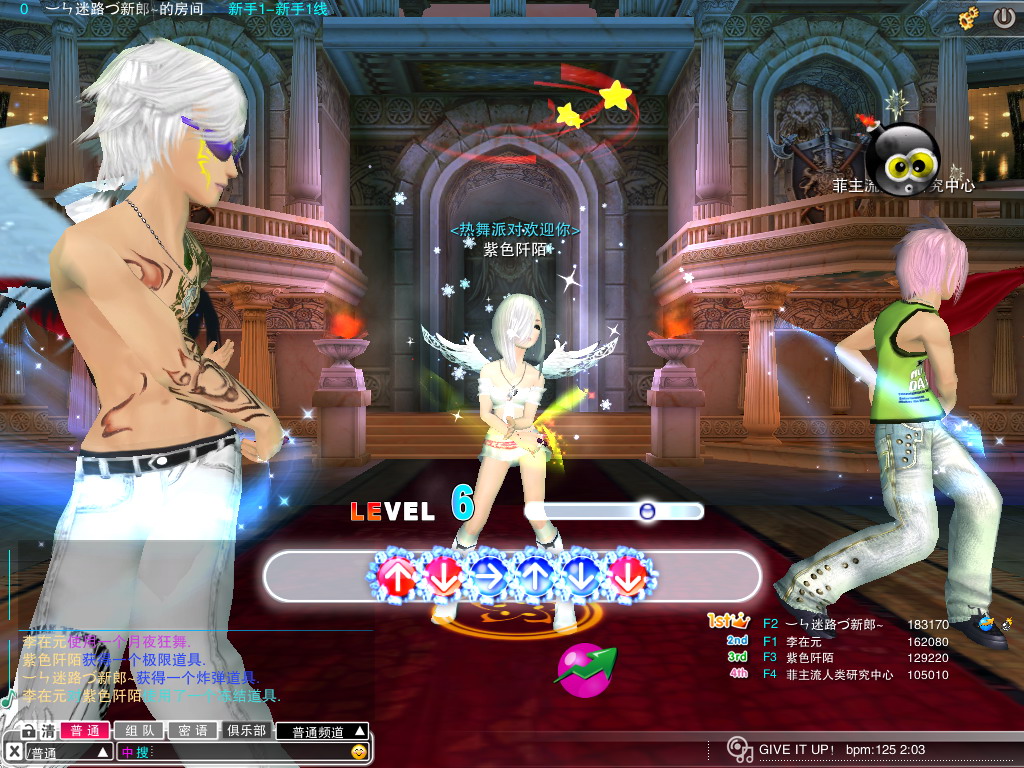Select the first-place player row in scoreboard

pos(830,623)
